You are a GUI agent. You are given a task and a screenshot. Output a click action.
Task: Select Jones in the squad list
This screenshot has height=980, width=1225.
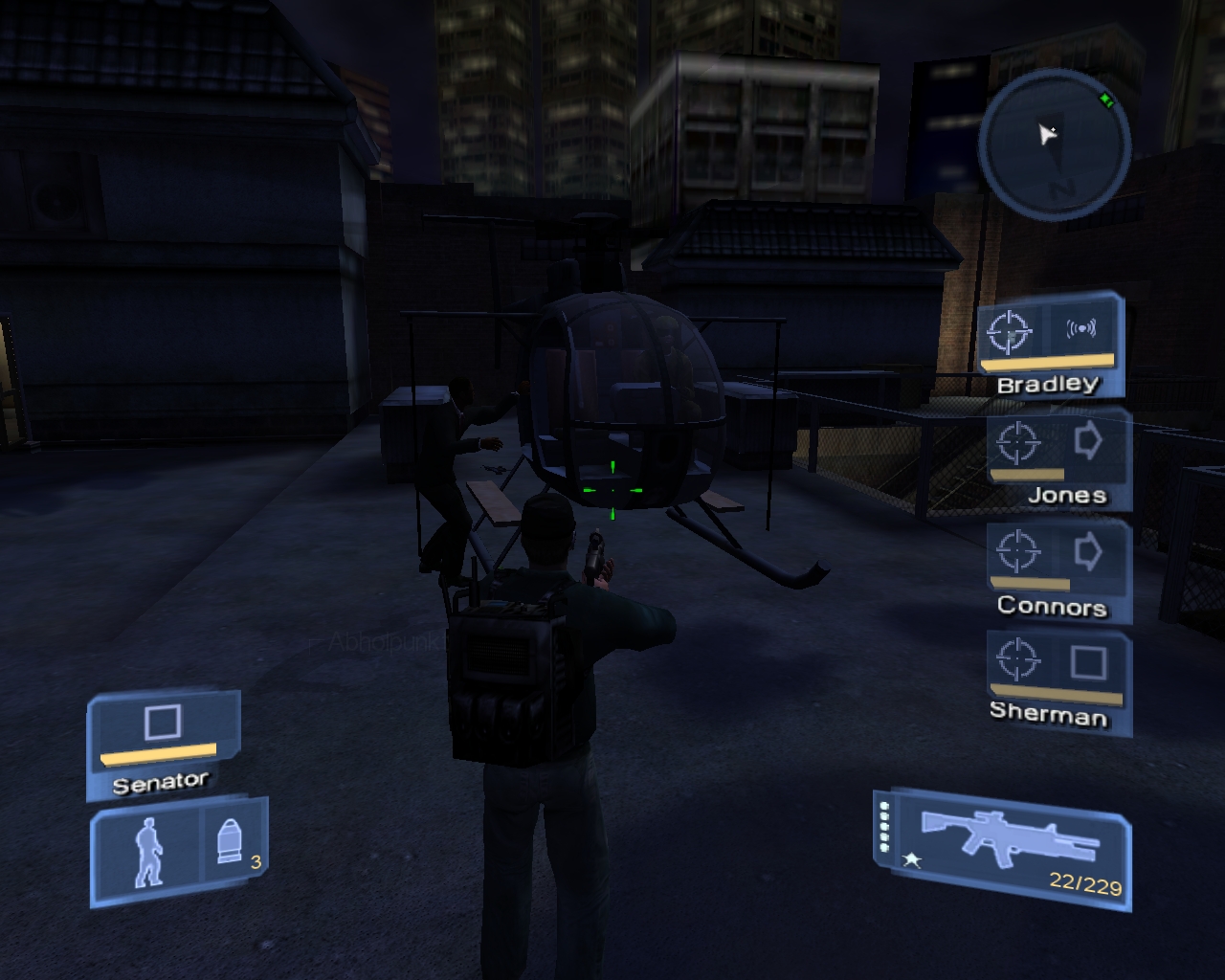click(x=1058, y=457)
